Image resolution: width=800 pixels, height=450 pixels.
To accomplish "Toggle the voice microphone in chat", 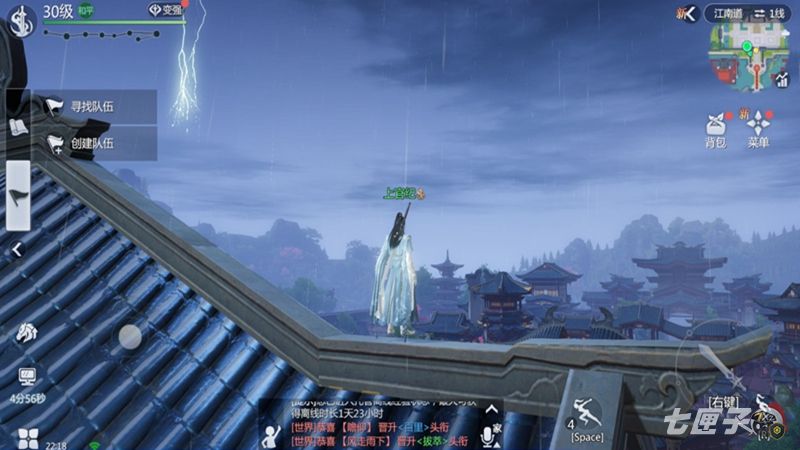I will pos(491,431).
